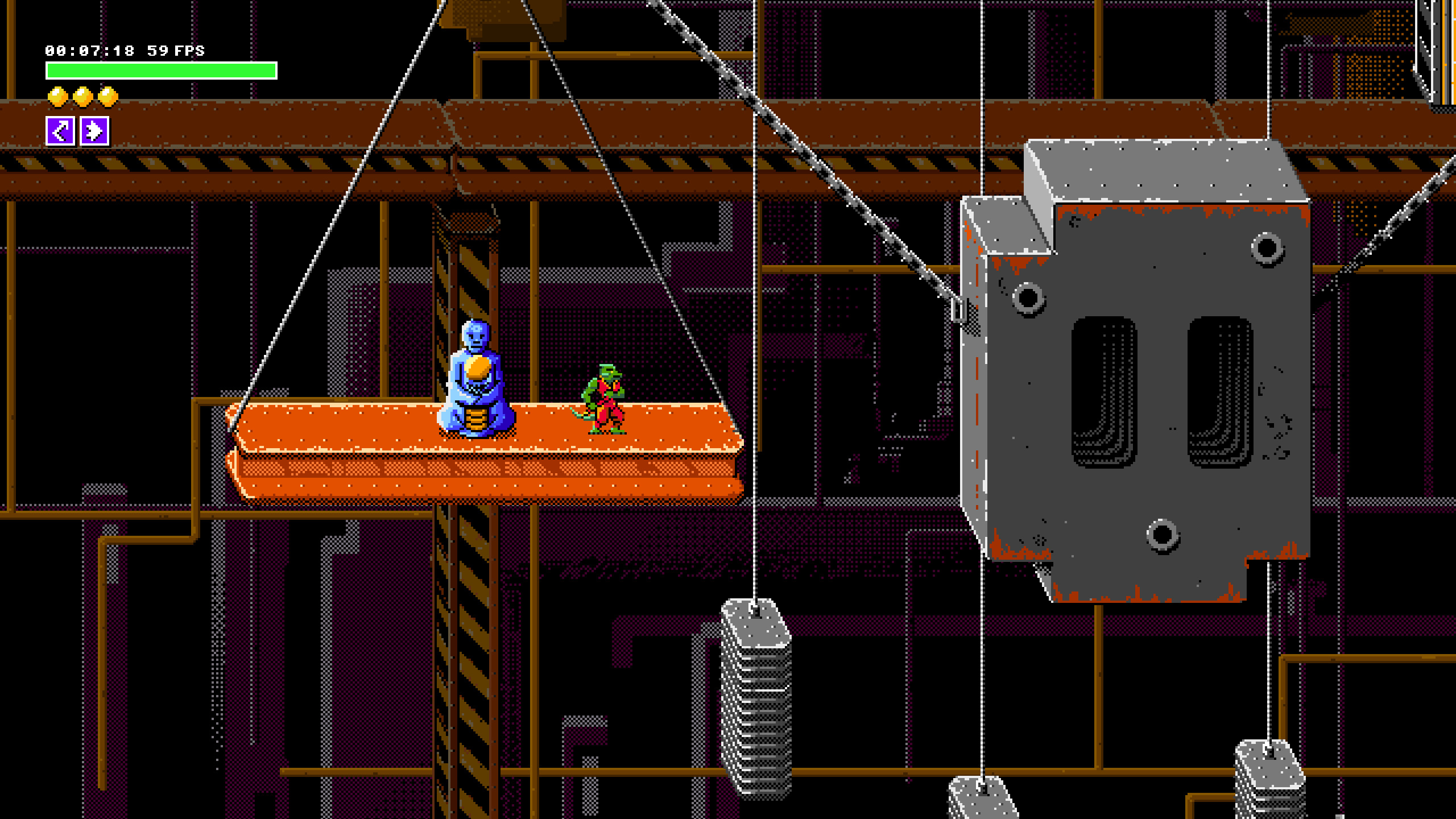Click the green health bar
This screenshot has width=1456, height=819.
(159, 69)
